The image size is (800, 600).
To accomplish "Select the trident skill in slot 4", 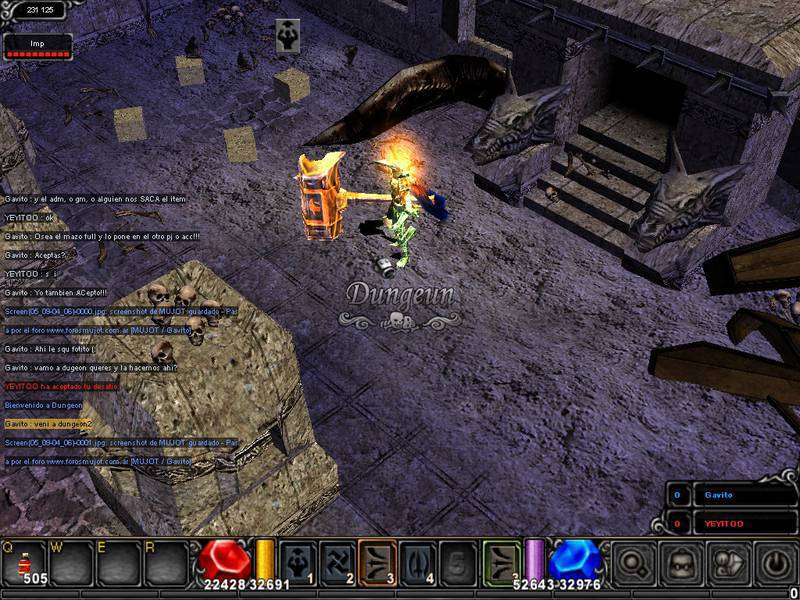I will (x=419, y=561).
